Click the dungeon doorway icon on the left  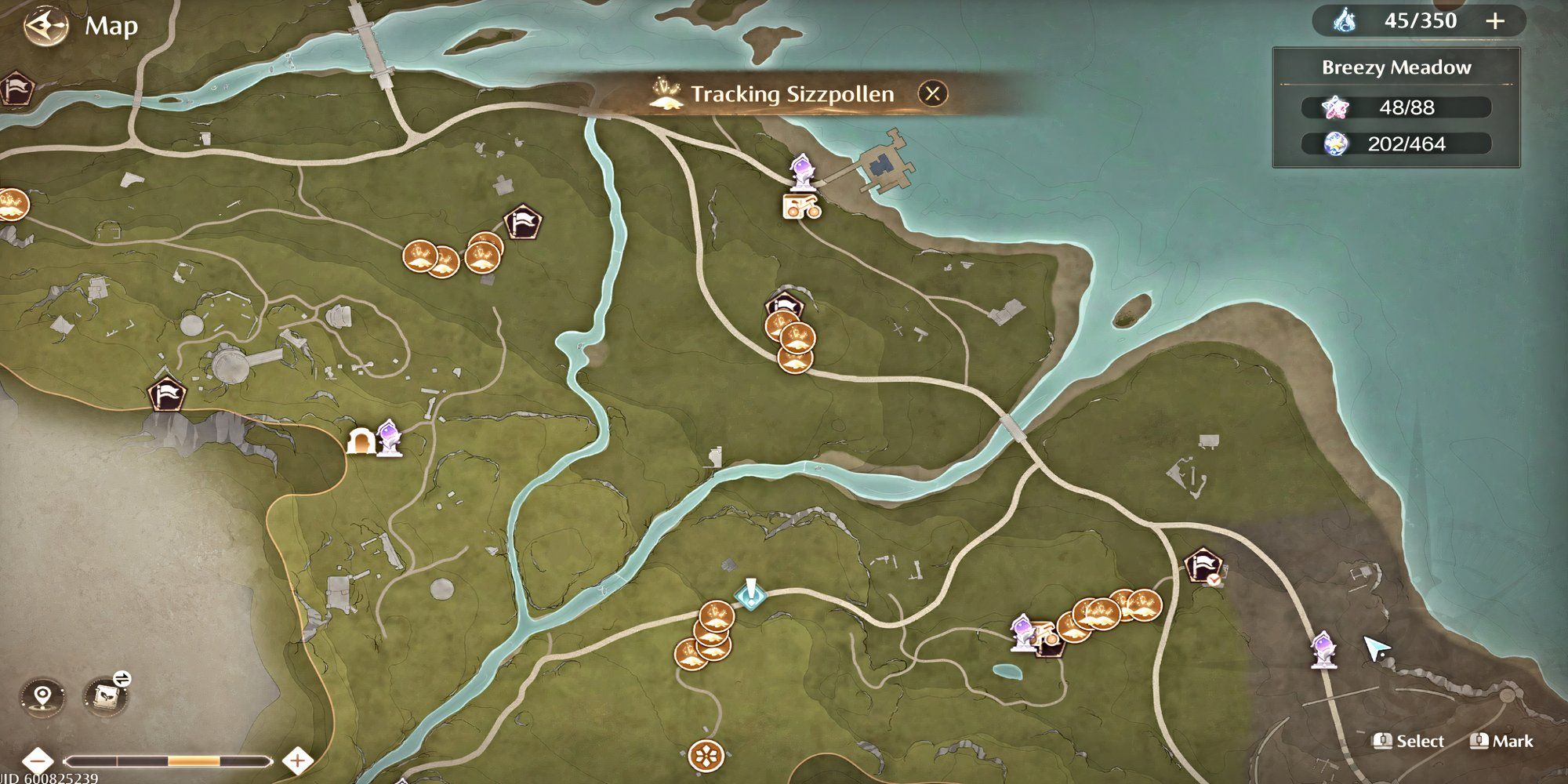361,443
